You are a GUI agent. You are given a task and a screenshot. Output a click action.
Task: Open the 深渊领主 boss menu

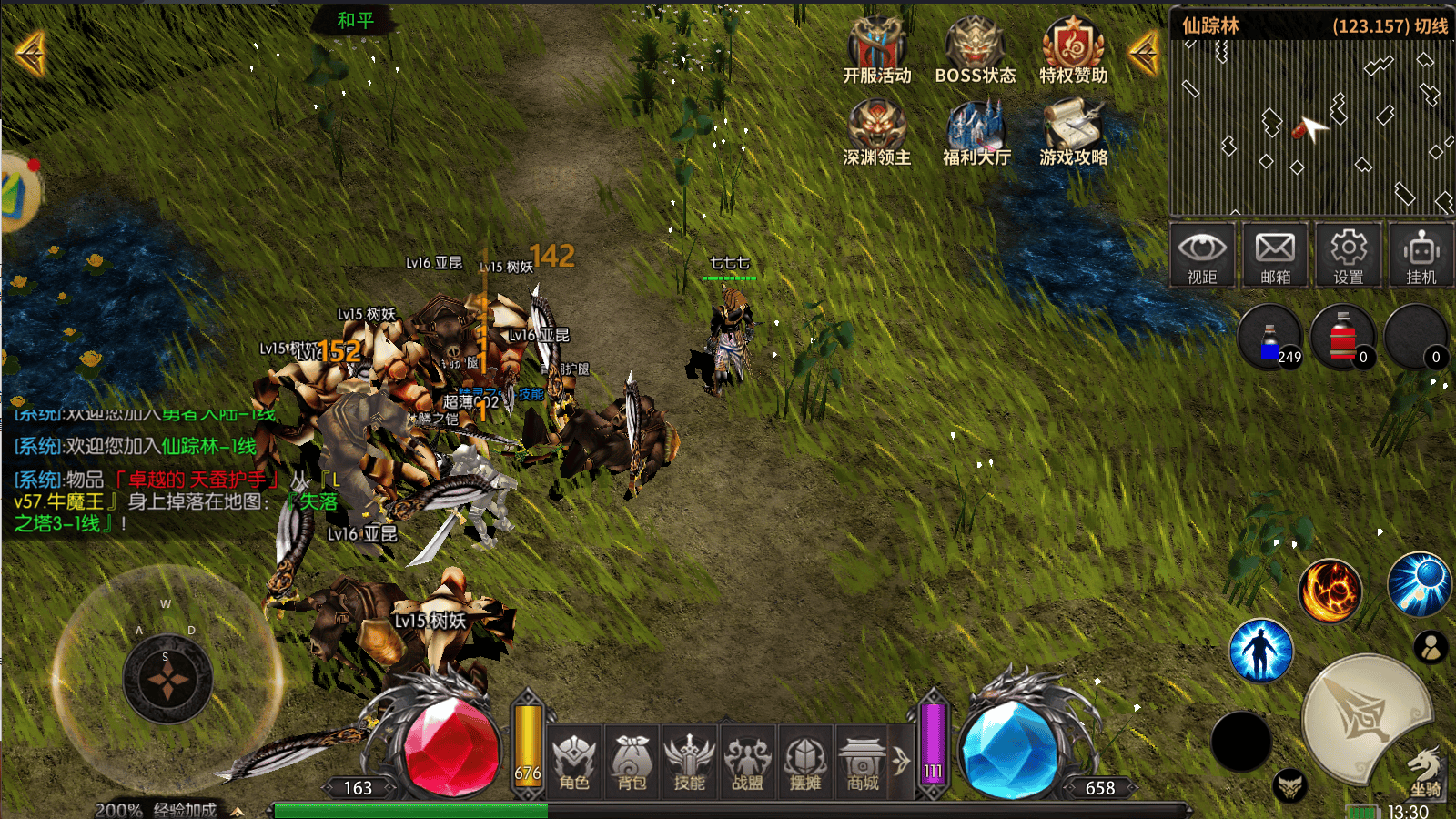pos(876,133)
